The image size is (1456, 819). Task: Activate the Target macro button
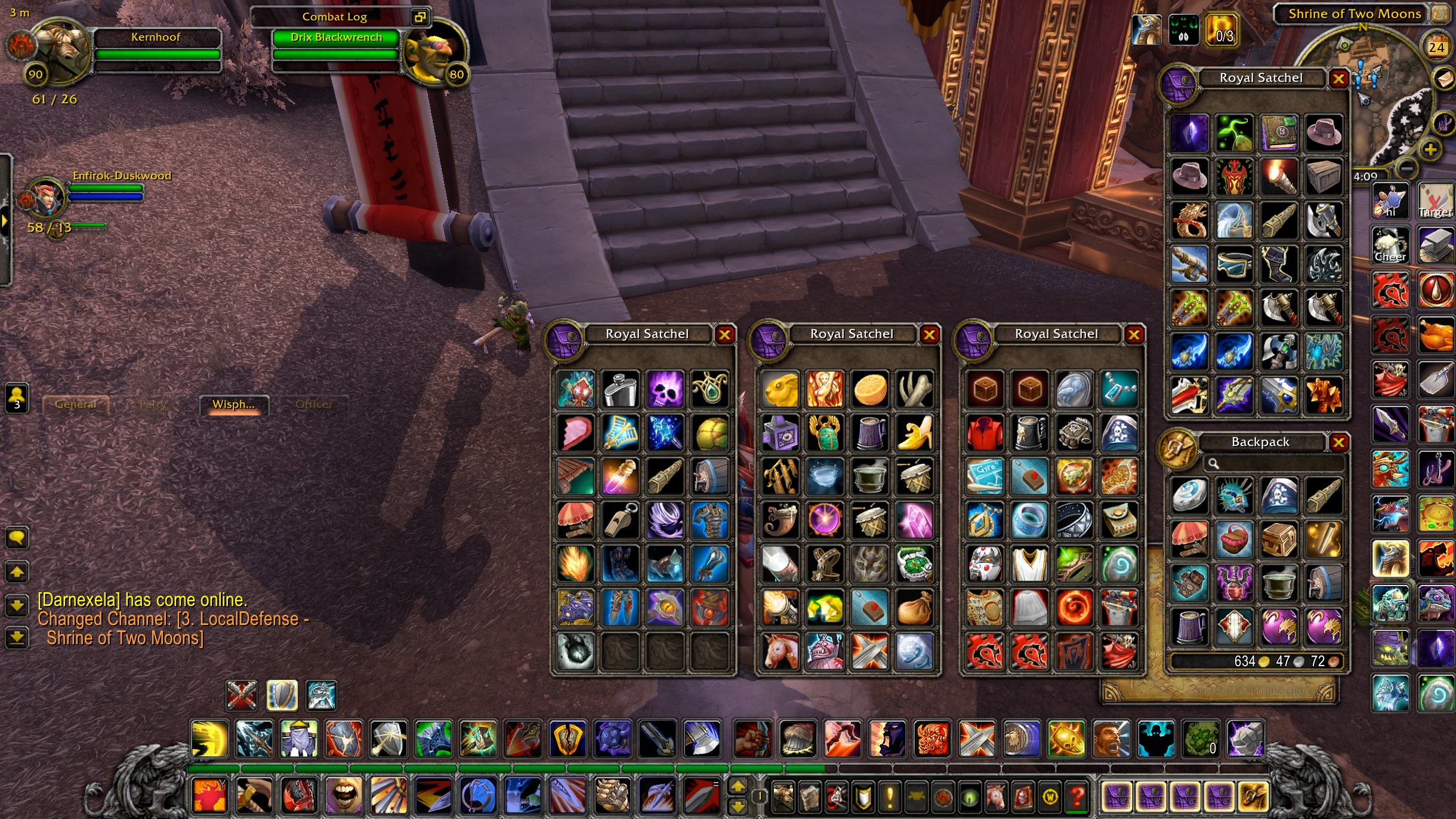click(x=1435, y=201)
